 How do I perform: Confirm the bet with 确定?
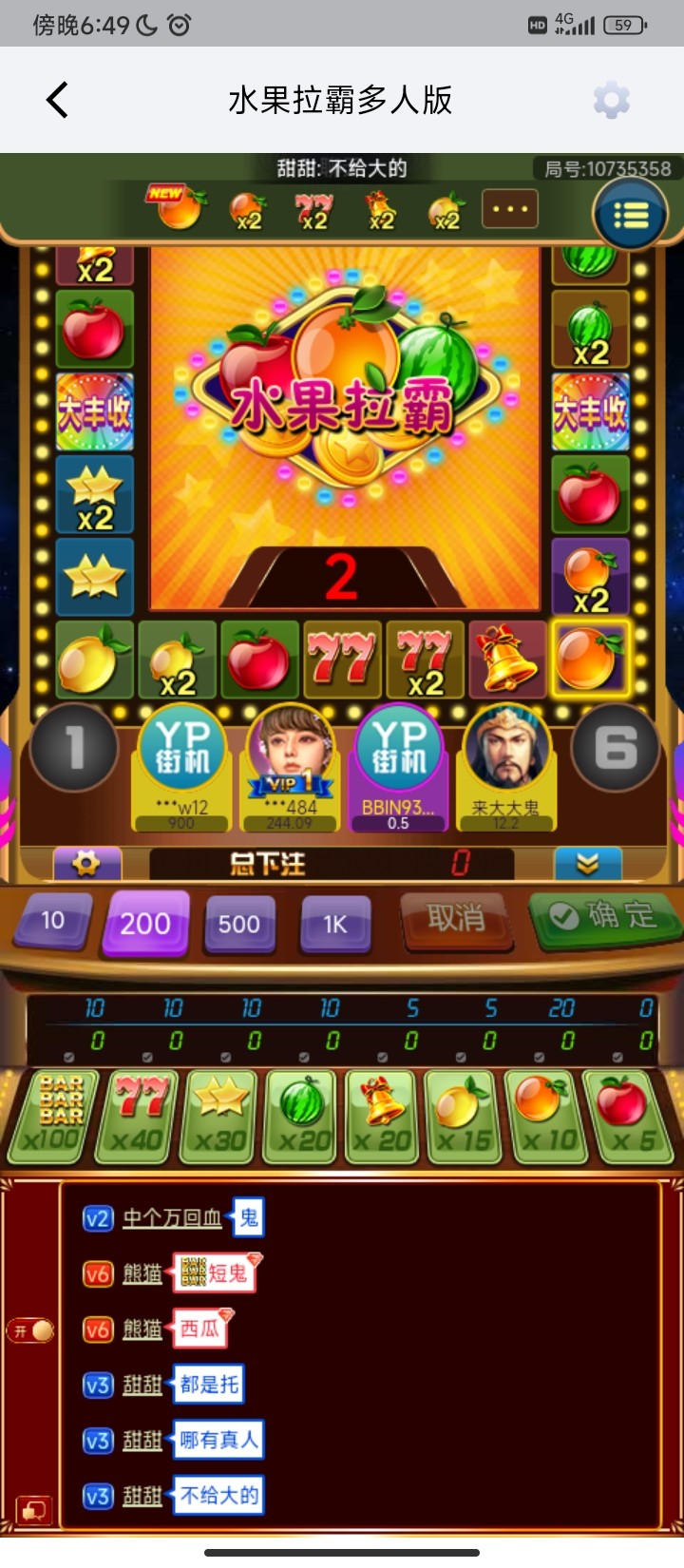[605, 916]
